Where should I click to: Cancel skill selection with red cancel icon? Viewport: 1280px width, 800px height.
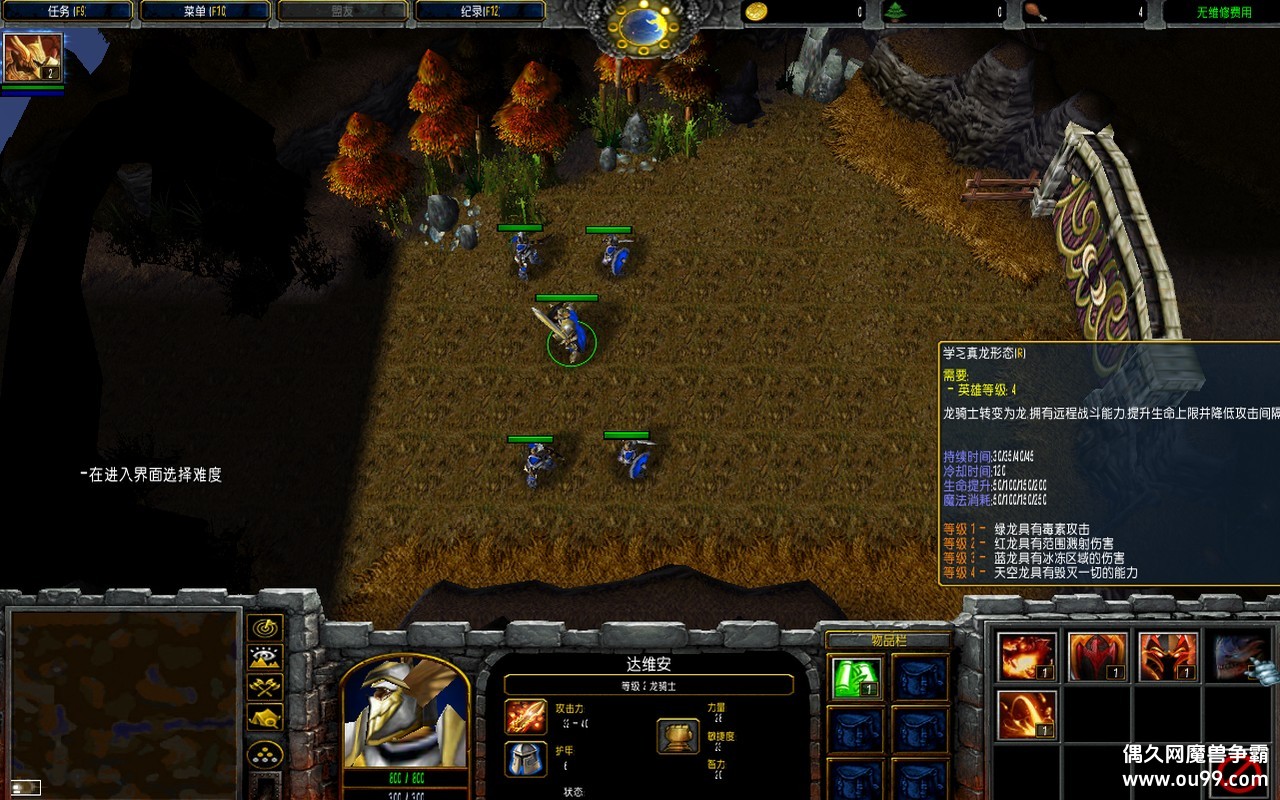pyautogui.click(x=1238, y=775)
